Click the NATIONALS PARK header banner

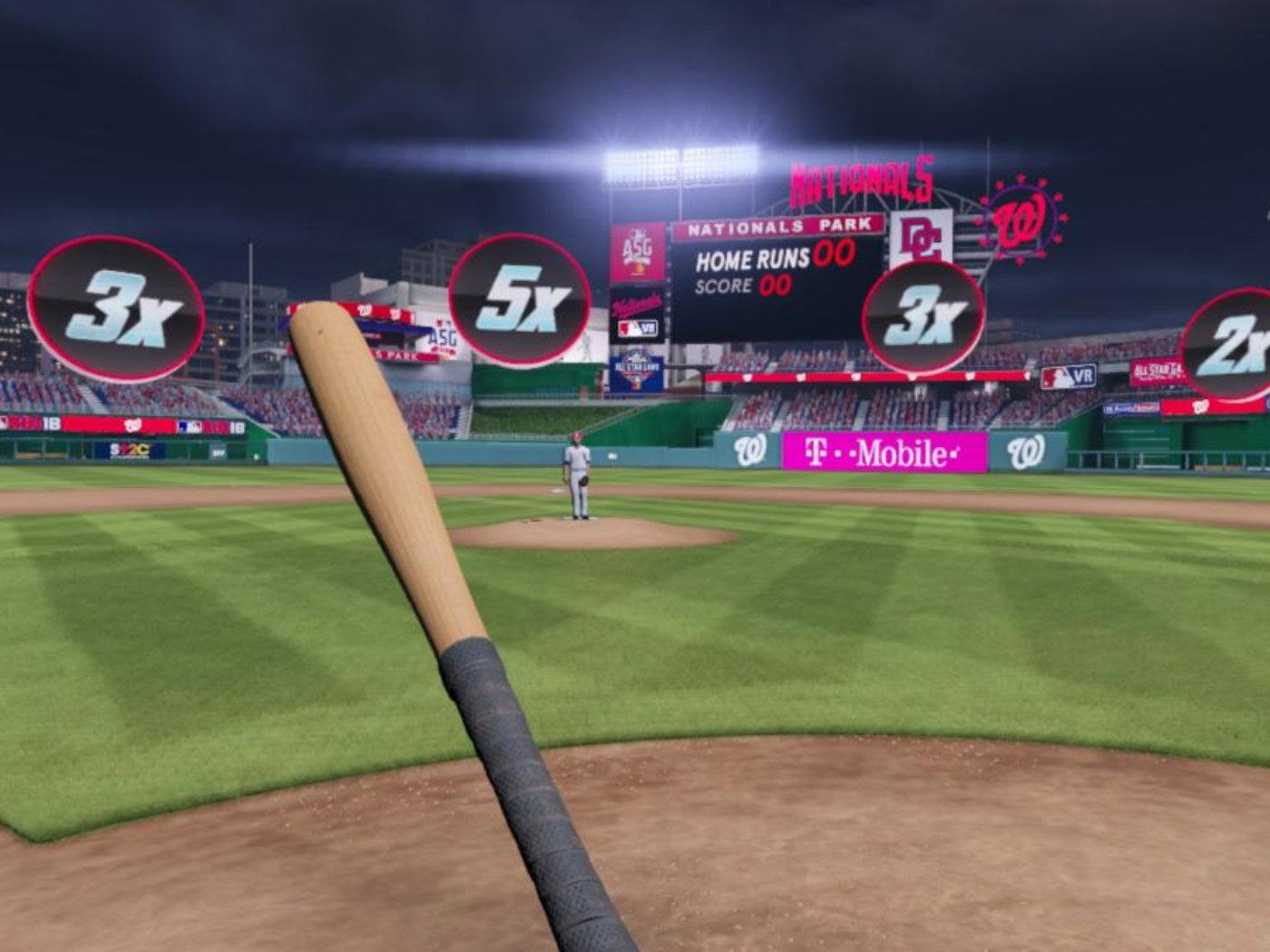(782, 225)
